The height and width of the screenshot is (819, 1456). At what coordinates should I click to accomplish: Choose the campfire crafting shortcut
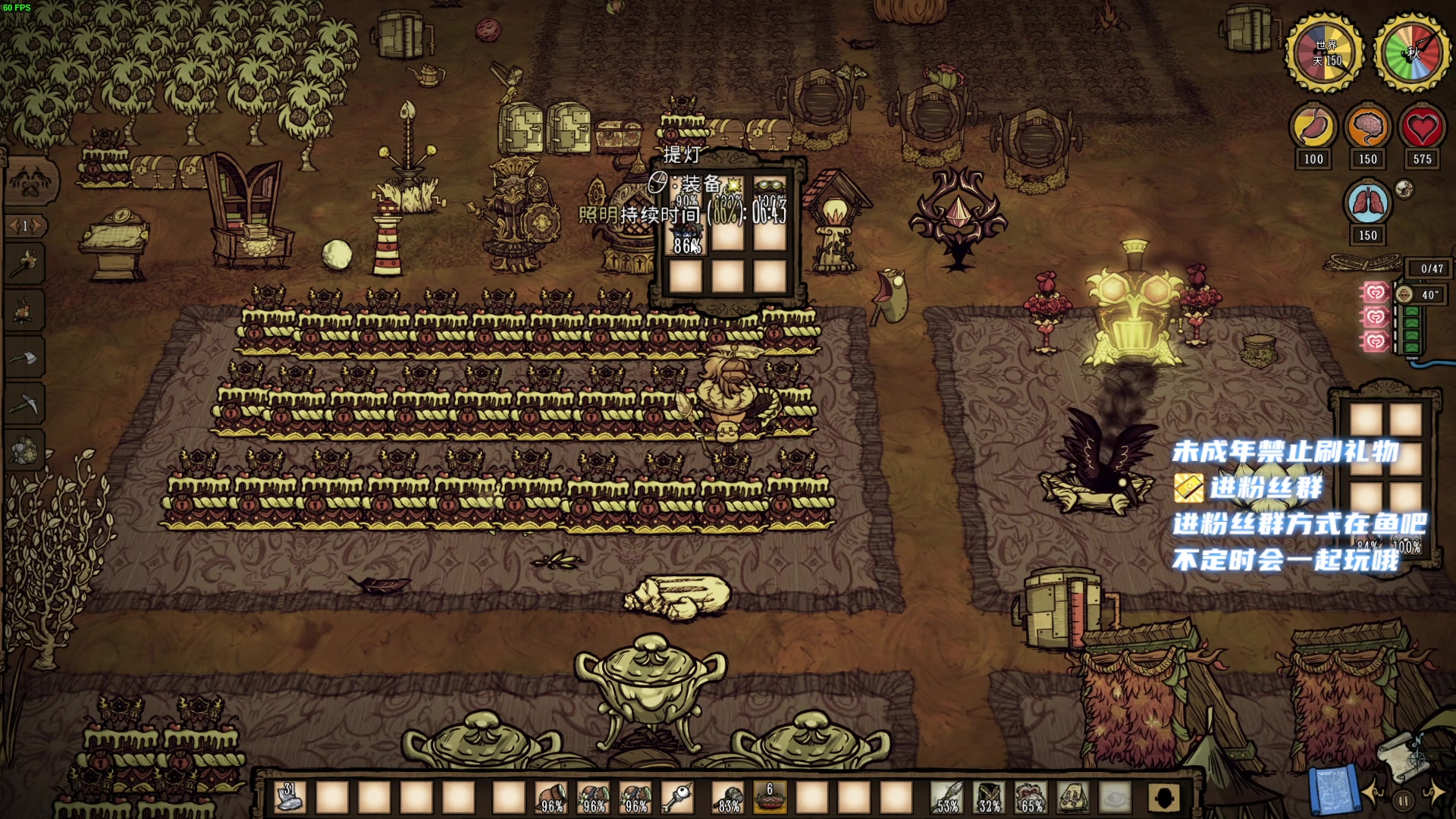pos(26,310)
